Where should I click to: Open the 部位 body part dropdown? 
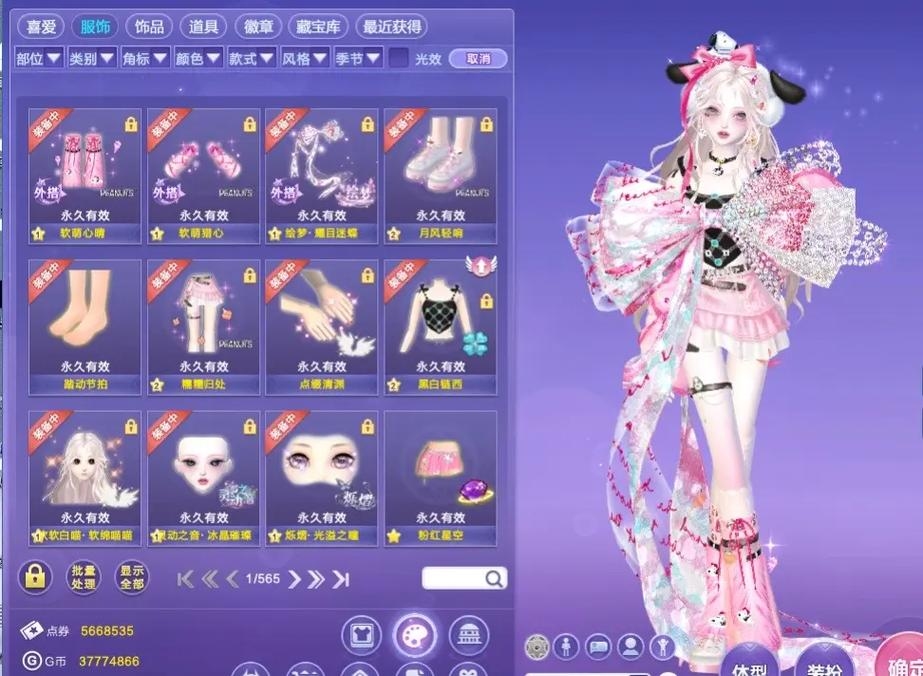coord(38,59)
